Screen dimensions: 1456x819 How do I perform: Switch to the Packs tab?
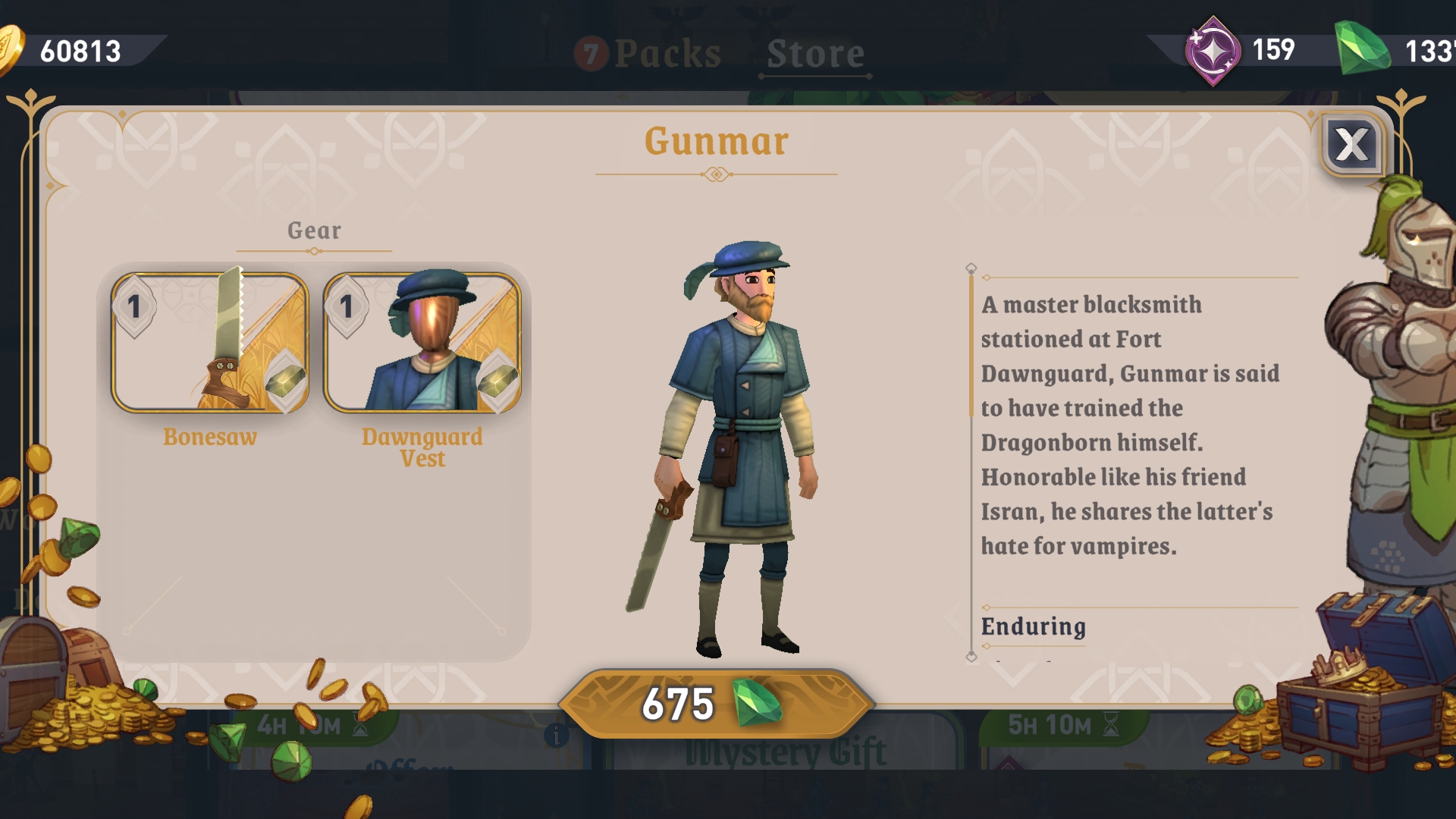[648, 53]
